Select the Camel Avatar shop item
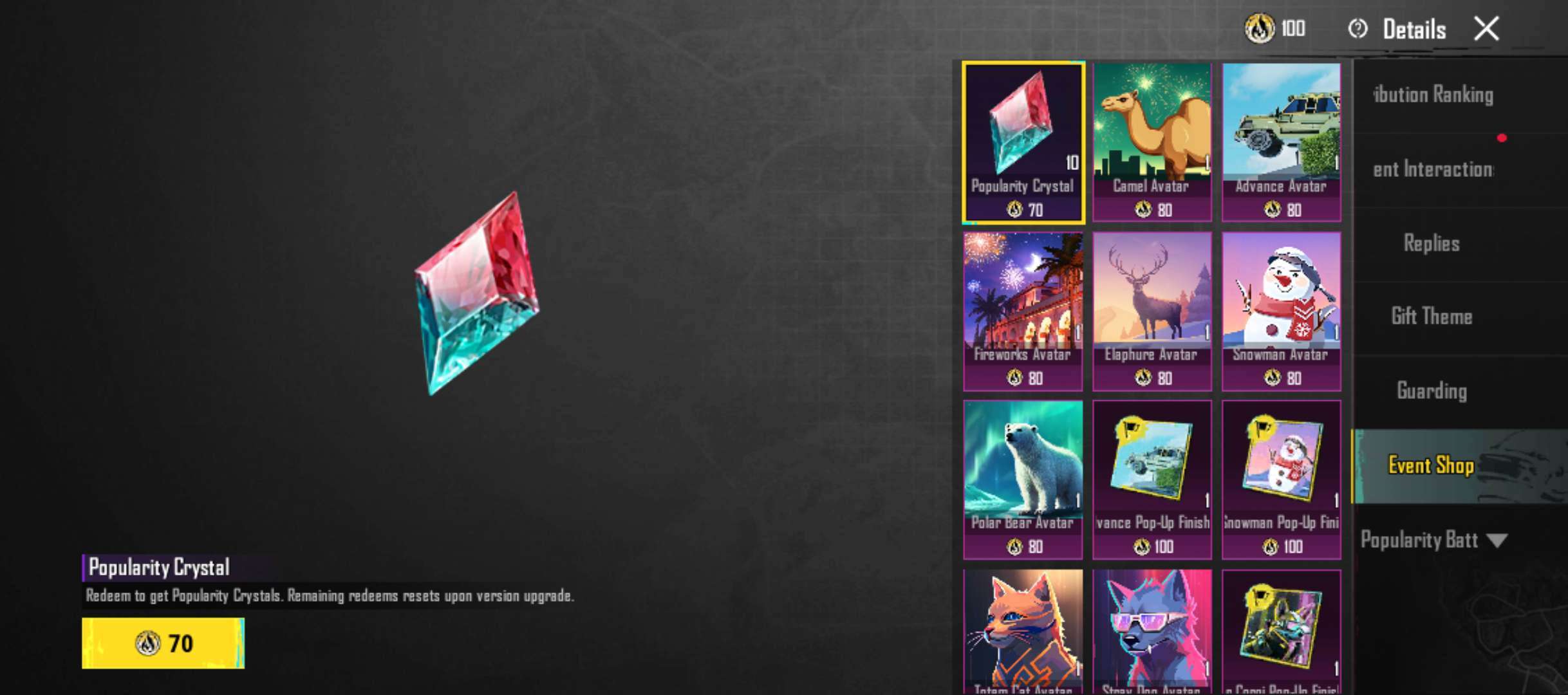Screen dimensions: 1568x695 [1152, 138]
